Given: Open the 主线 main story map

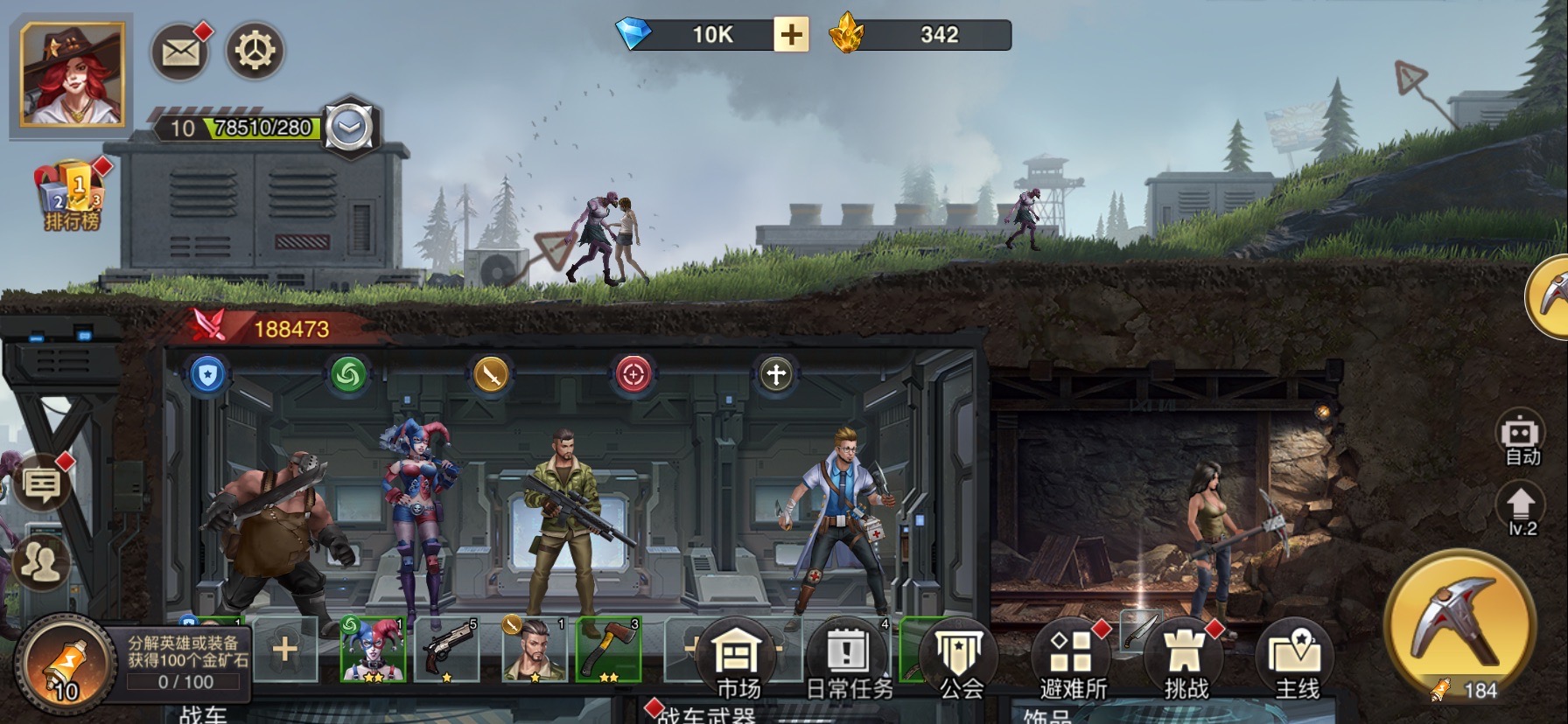Looking at the screenshot, I should 1296,661.
